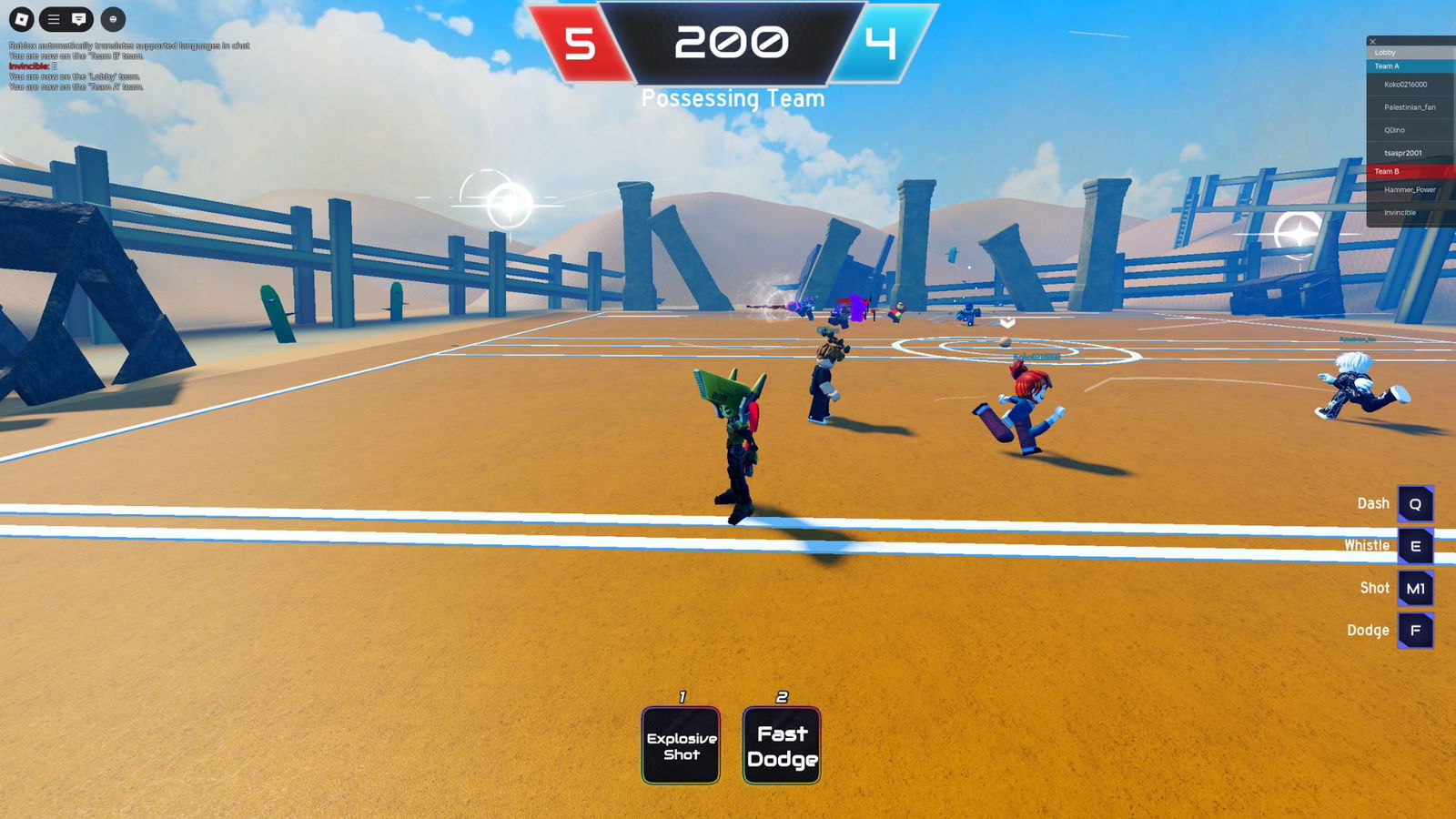The width and height of the screenshot is (1456, 819).
Task: Select the Explosive Shot ability icon
Action: (x=681, y=743)
